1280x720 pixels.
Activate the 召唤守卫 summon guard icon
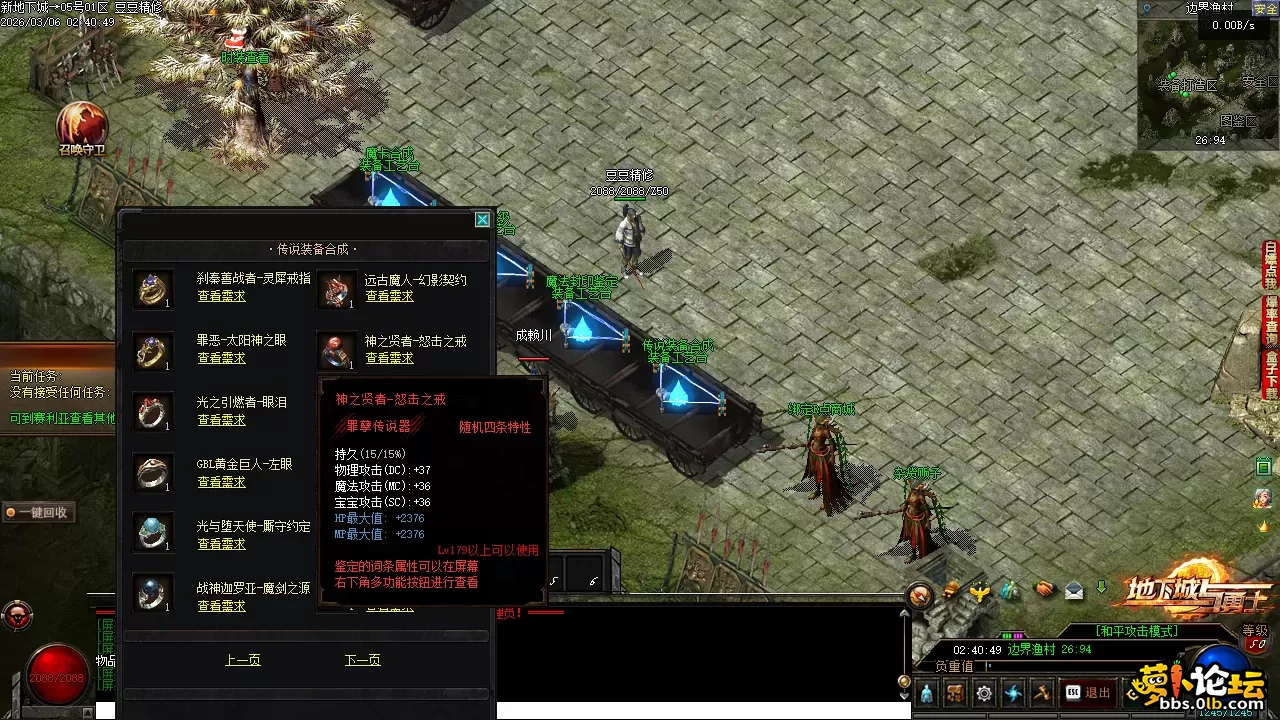(x=82, y=126)
